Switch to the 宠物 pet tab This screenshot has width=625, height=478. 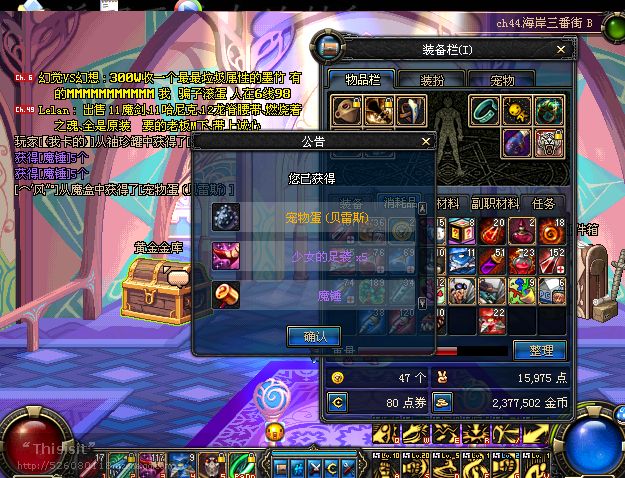[503, 79]
